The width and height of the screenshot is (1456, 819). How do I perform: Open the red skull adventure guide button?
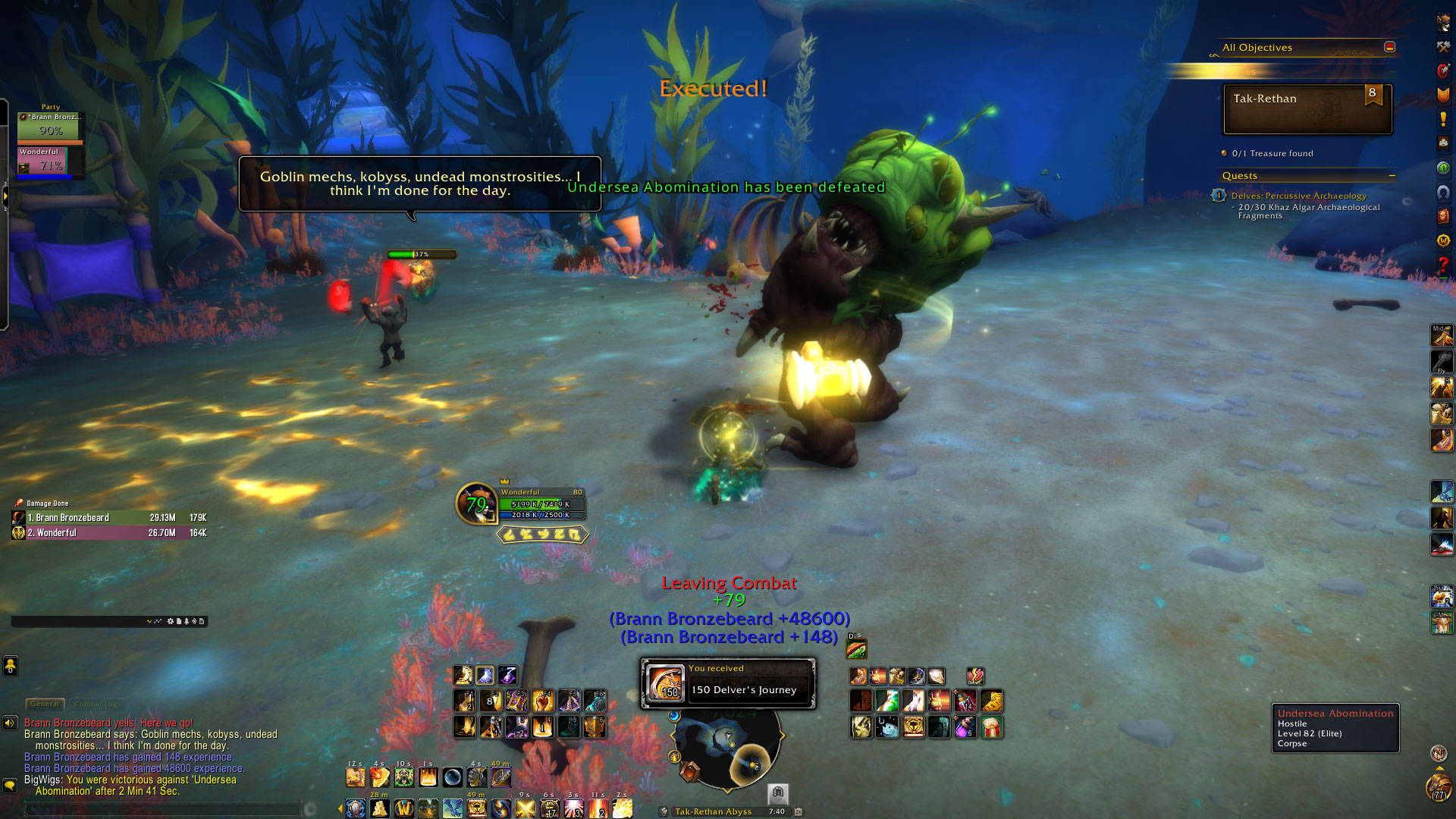pos(1442,215)
